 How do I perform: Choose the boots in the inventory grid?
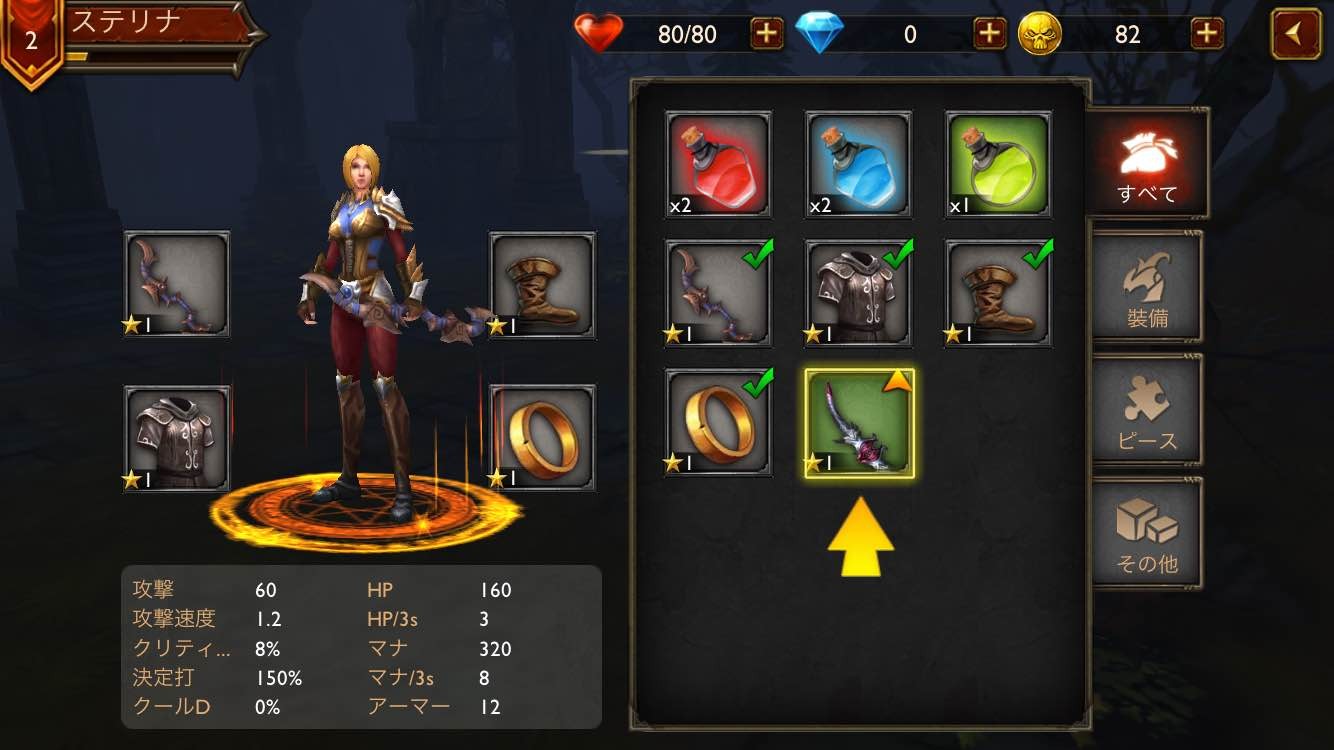tap(998, 293)
